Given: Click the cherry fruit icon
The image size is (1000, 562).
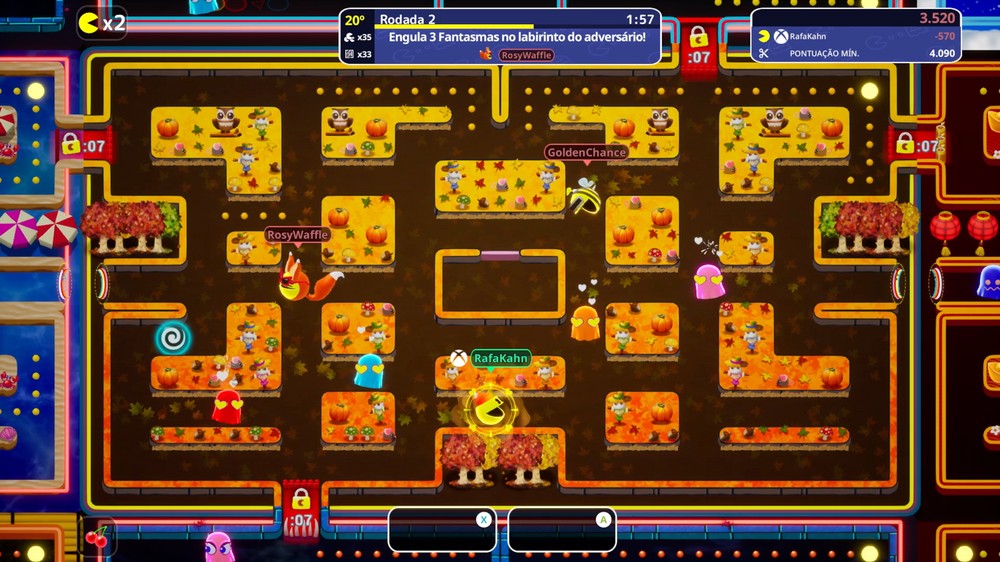Looking at the screenshot, I should (98, 538).
